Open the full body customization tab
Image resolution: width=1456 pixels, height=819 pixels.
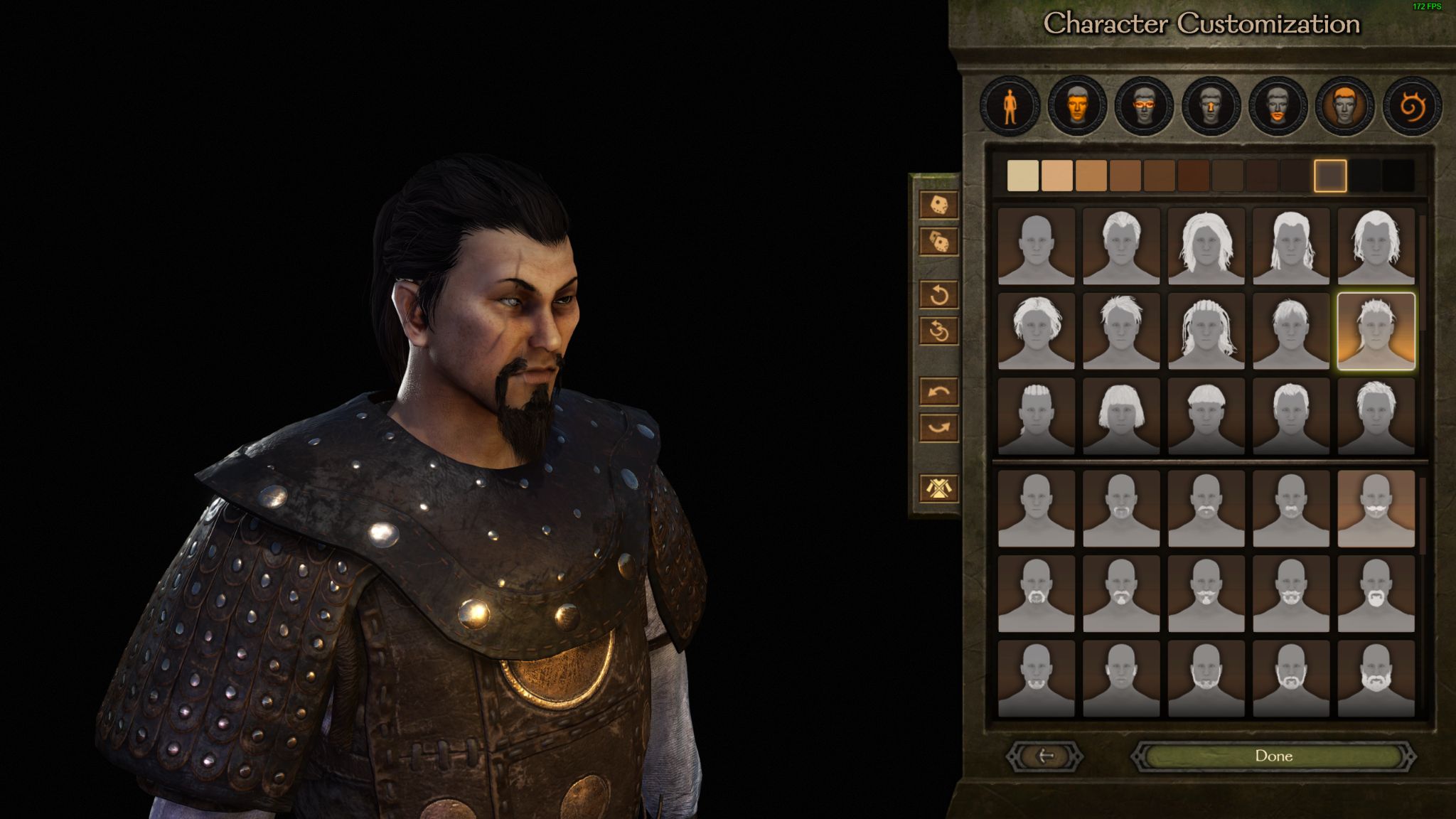pyautogui.click(x=1010, y=107)
